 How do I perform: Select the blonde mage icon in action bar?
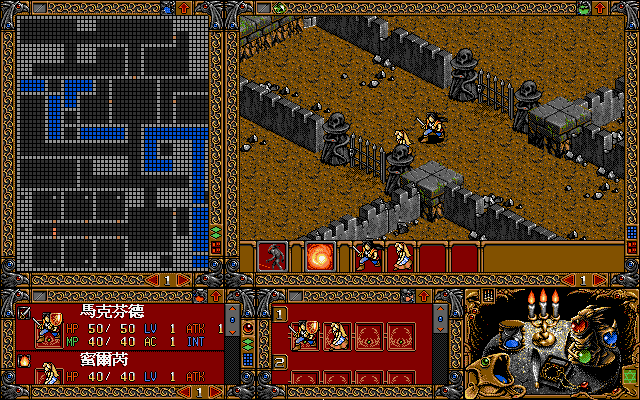[400, 256]
